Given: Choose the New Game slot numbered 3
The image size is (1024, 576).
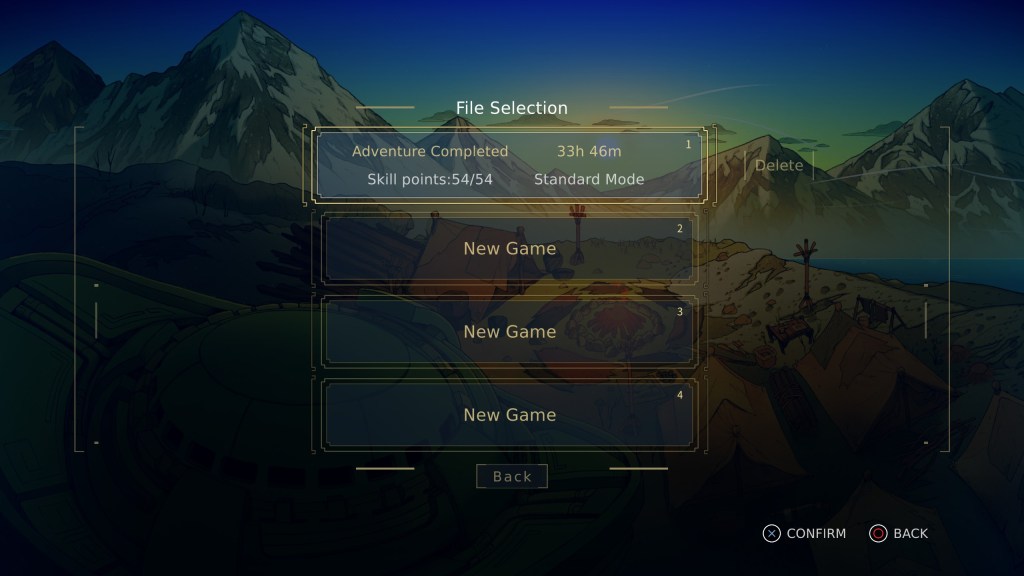Looking at the screenshot, I should 509,331.
